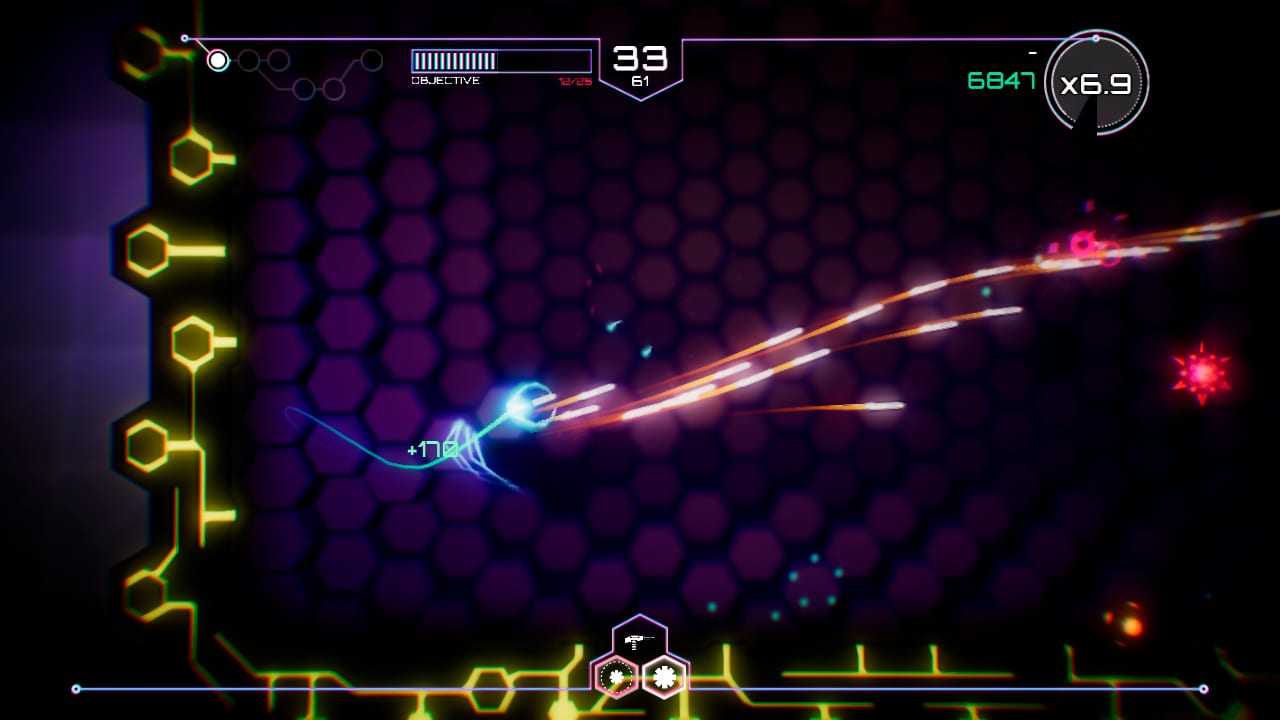Click the left snowflake perk hexagon
The width and height of the screenshot is (1280, 720).
click(x=614, y=676)
